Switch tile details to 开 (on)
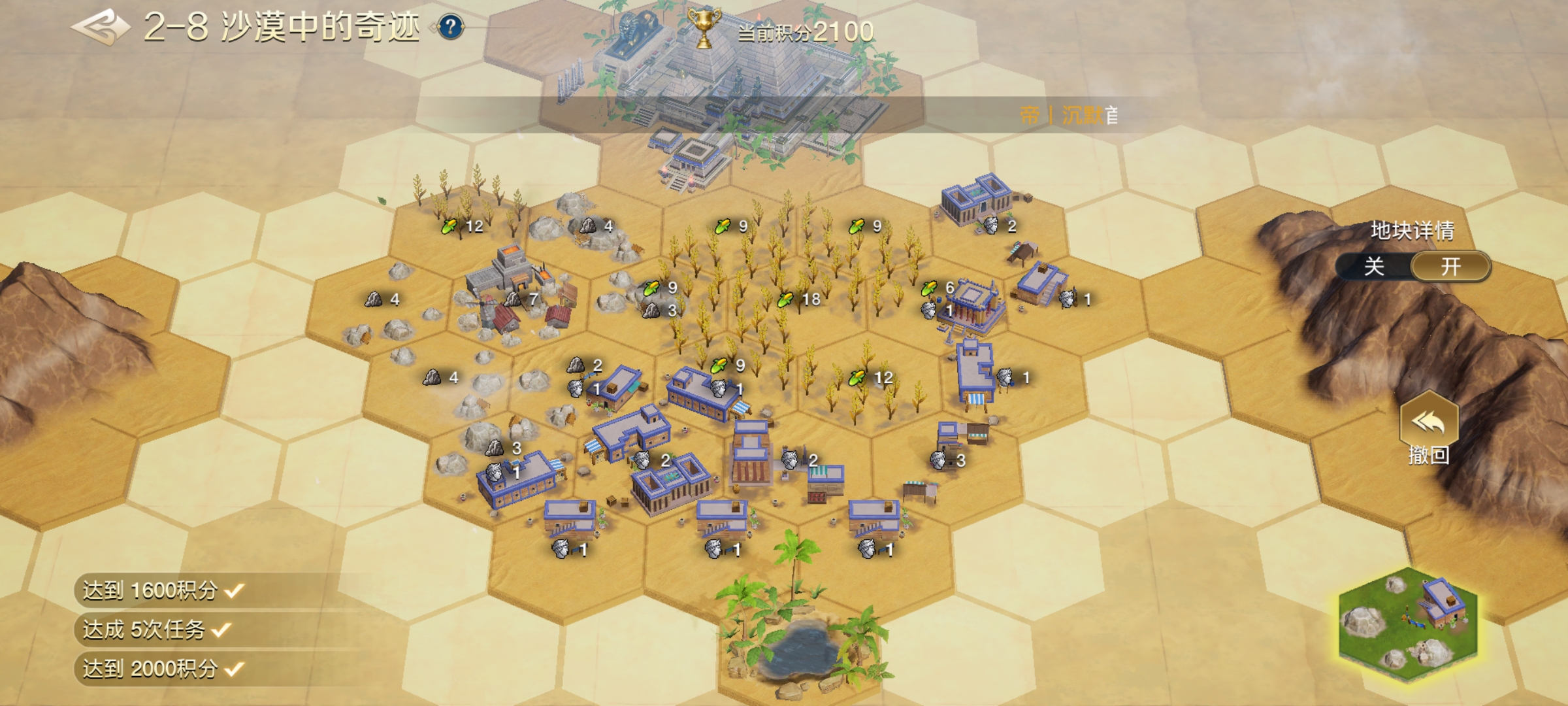Screen dimensions: 1568x706 (x=1450, y=267)
